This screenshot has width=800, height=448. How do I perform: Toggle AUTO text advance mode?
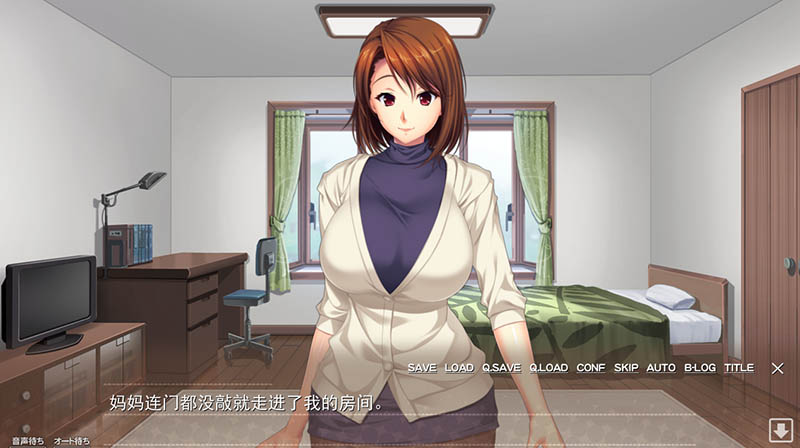661,368
